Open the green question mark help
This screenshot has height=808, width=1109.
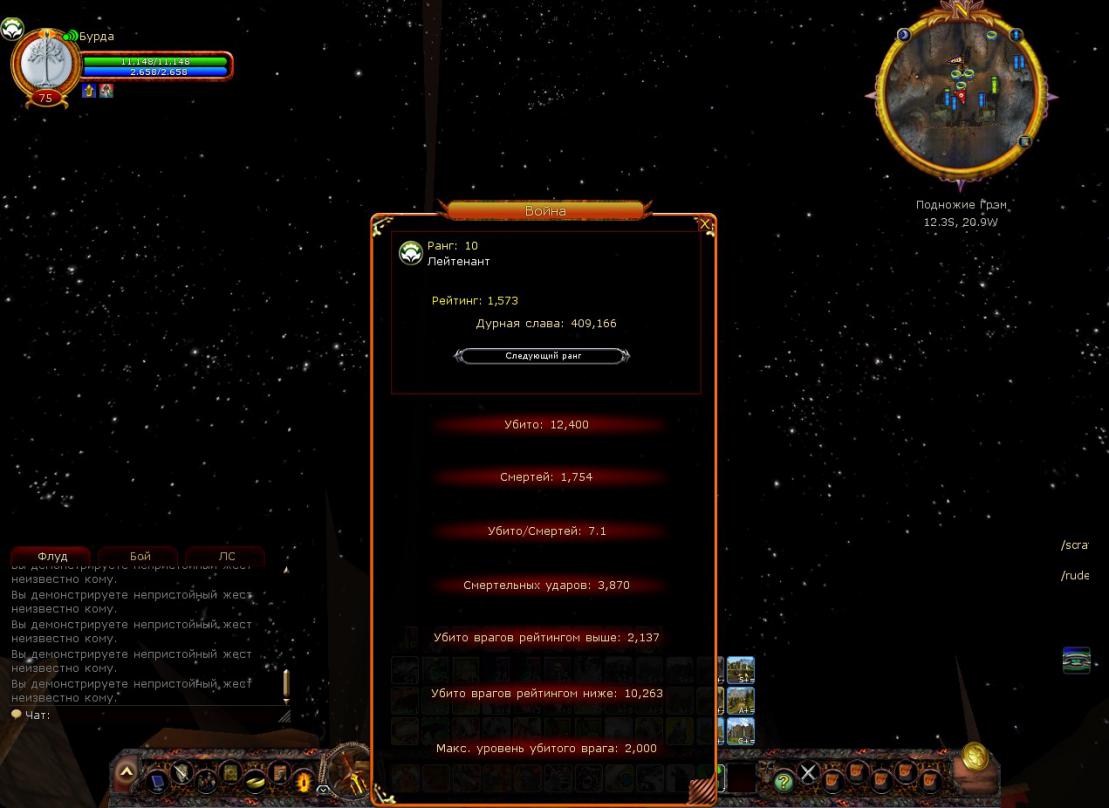(x=783, y=781)
